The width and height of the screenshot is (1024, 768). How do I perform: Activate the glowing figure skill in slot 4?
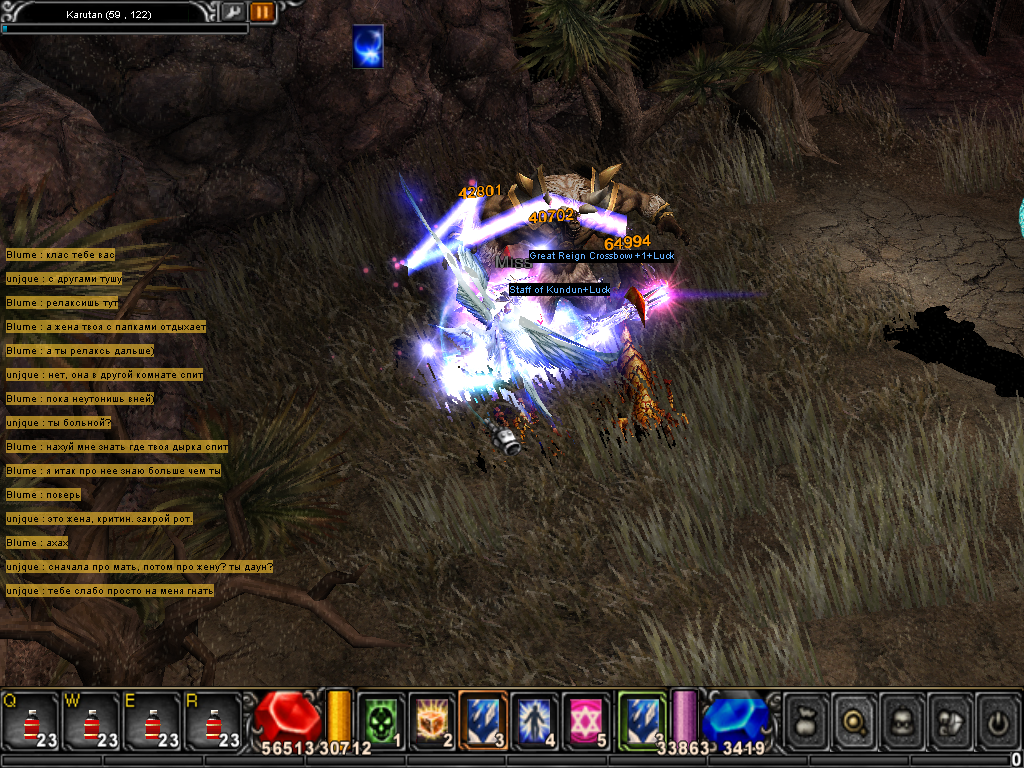click(x=535, y=720)
